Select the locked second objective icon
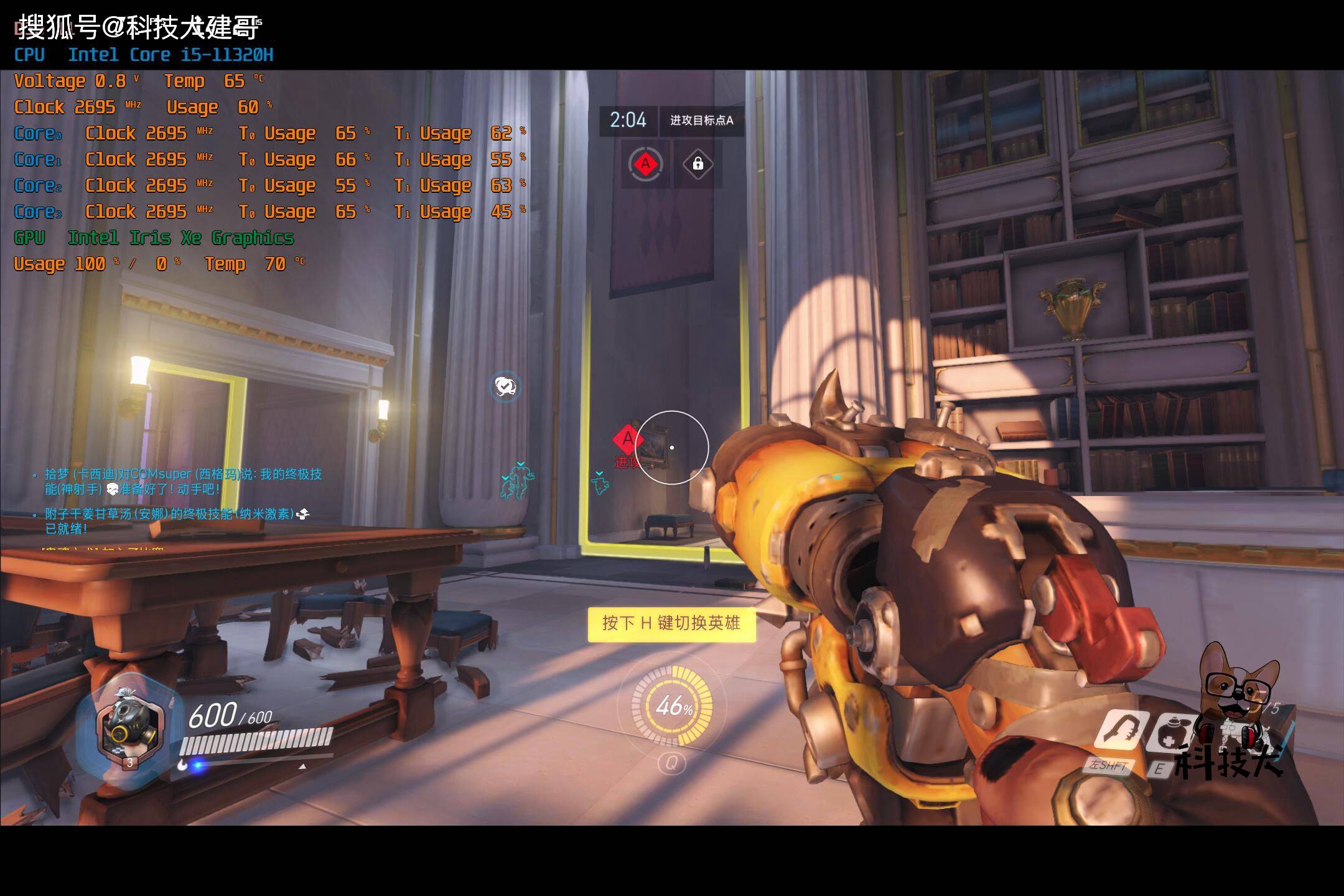 698,164
